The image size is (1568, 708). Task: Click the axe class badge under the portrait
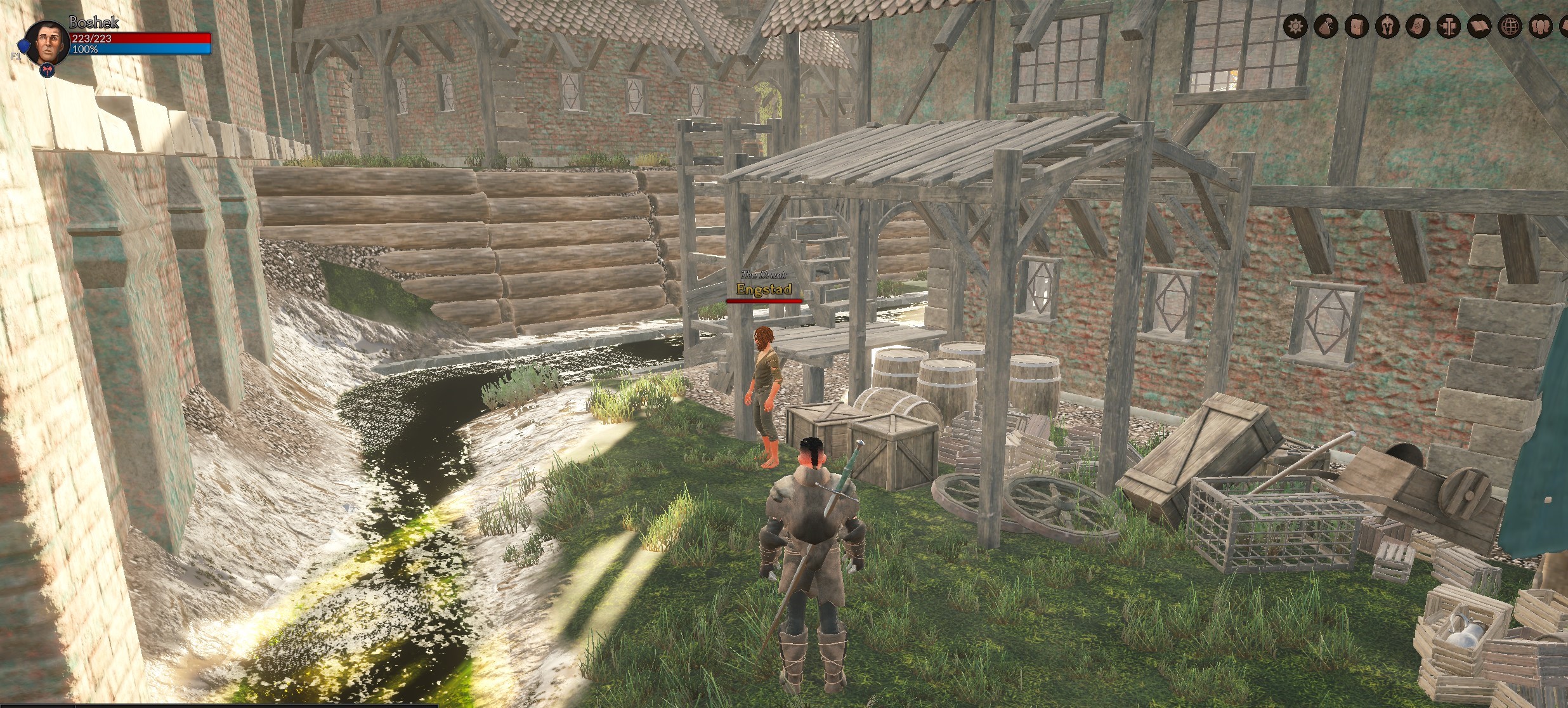[48, 70]
